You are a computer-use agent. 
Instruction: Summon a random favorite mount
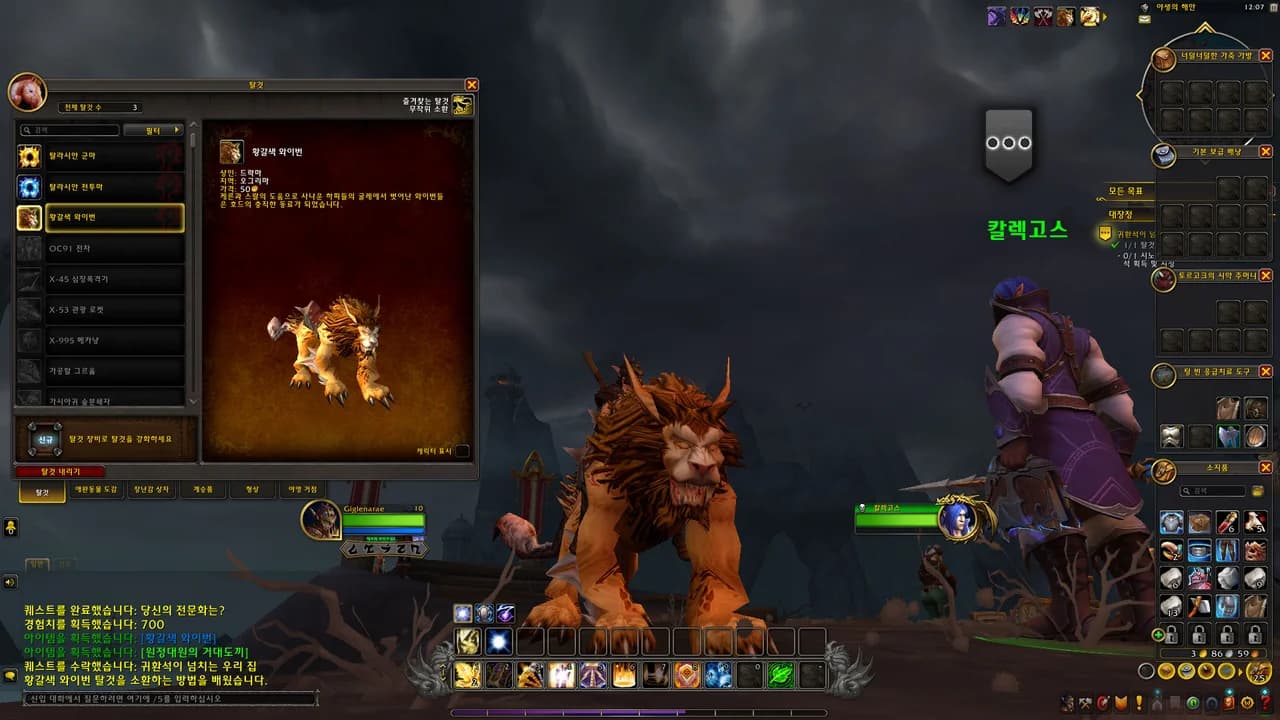click(462, 104)
